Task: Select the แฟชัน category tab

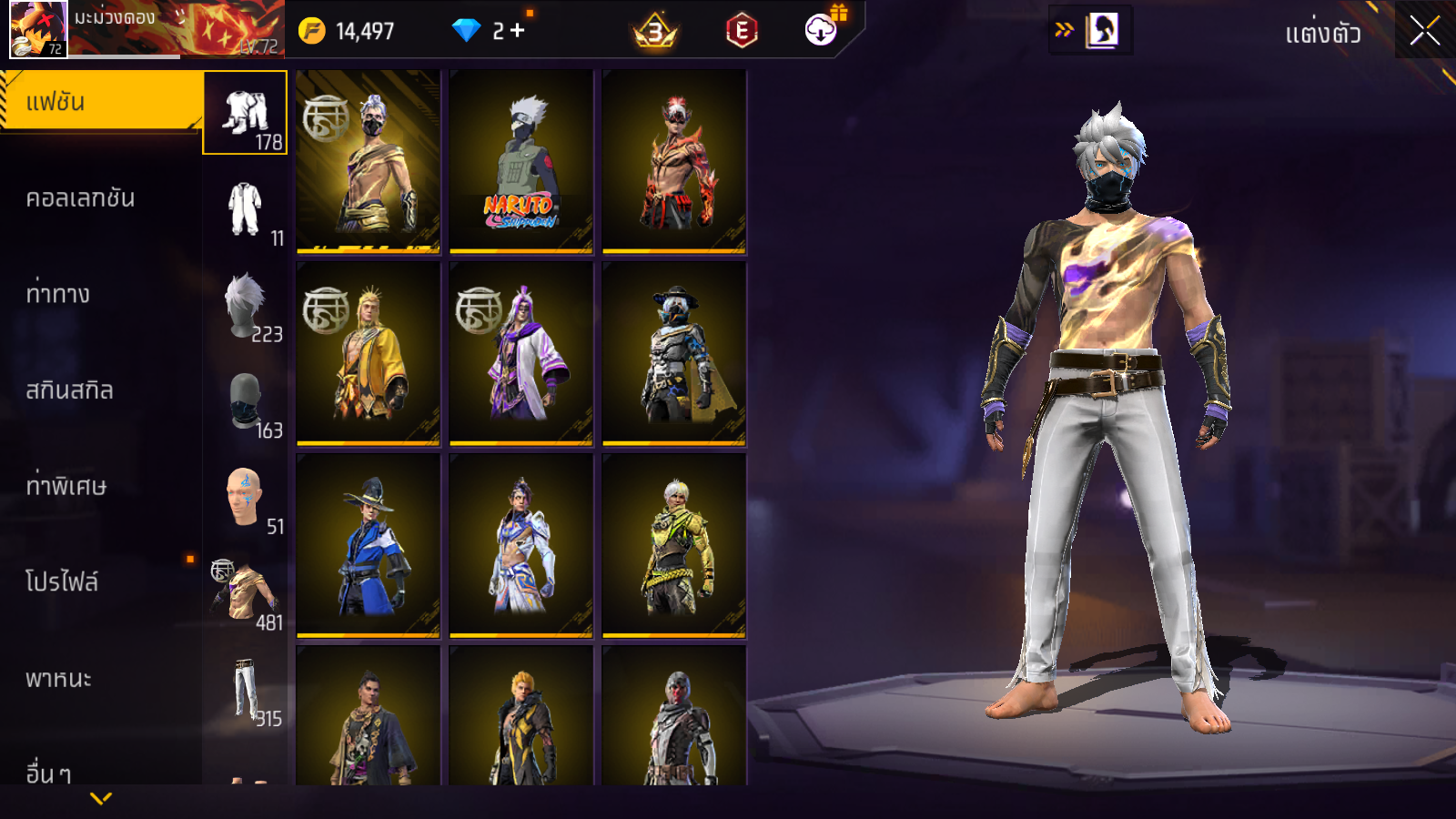Action: pyautogui.click(x=100, y=102)
